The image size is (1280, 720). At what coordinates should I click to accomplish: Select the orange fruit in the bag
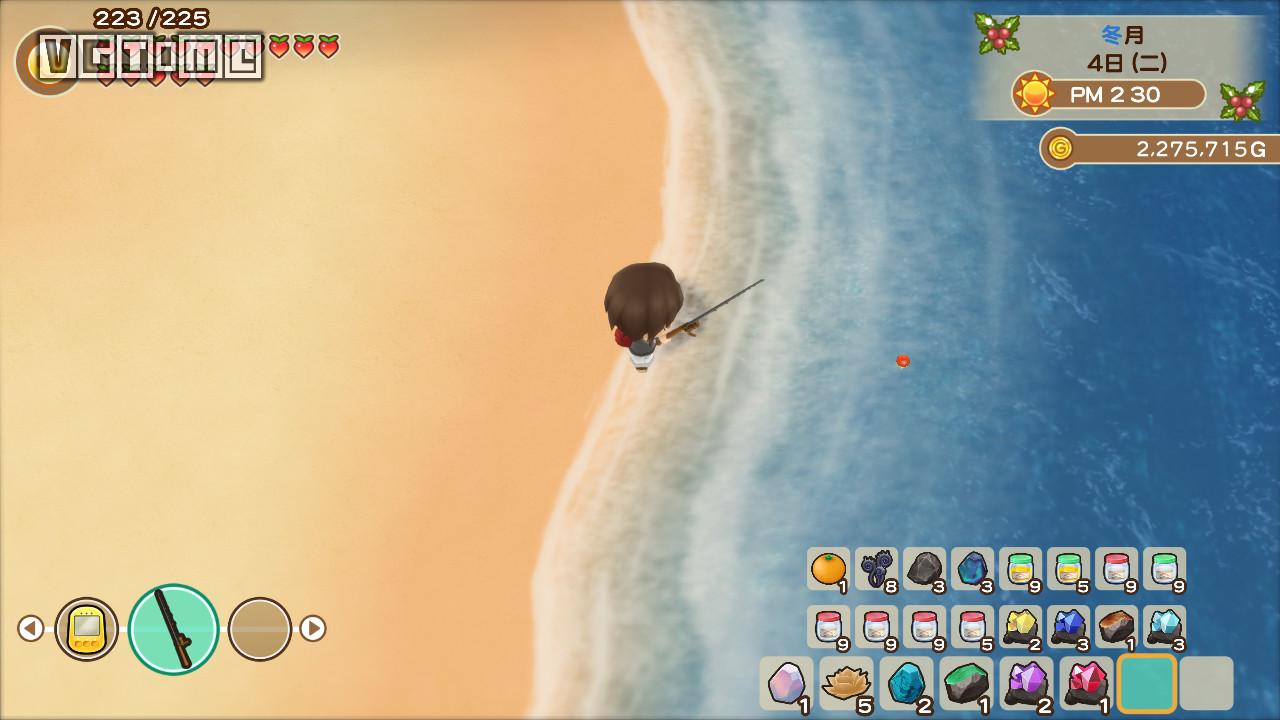[x=828, y=569]
